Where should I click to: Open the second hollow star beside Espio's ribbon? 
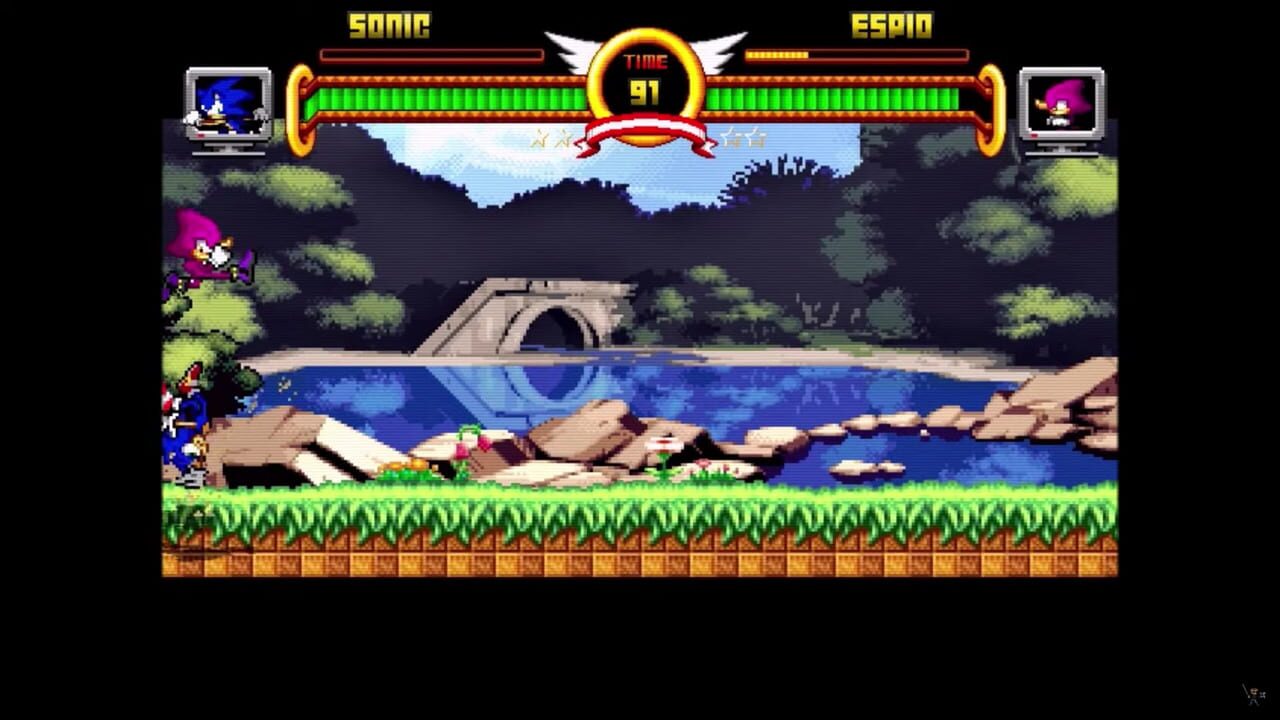758,138
